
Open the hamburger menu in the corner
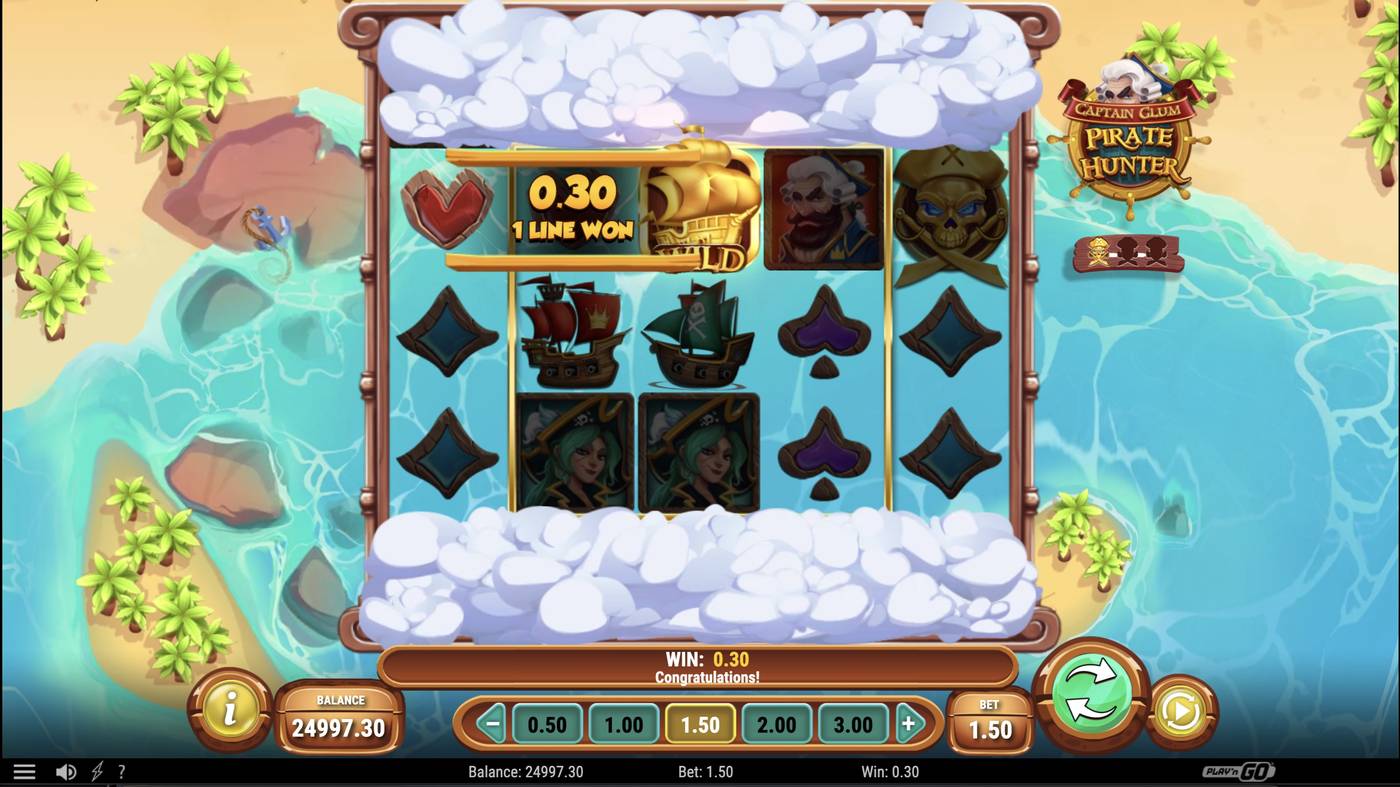pos(25,771)
